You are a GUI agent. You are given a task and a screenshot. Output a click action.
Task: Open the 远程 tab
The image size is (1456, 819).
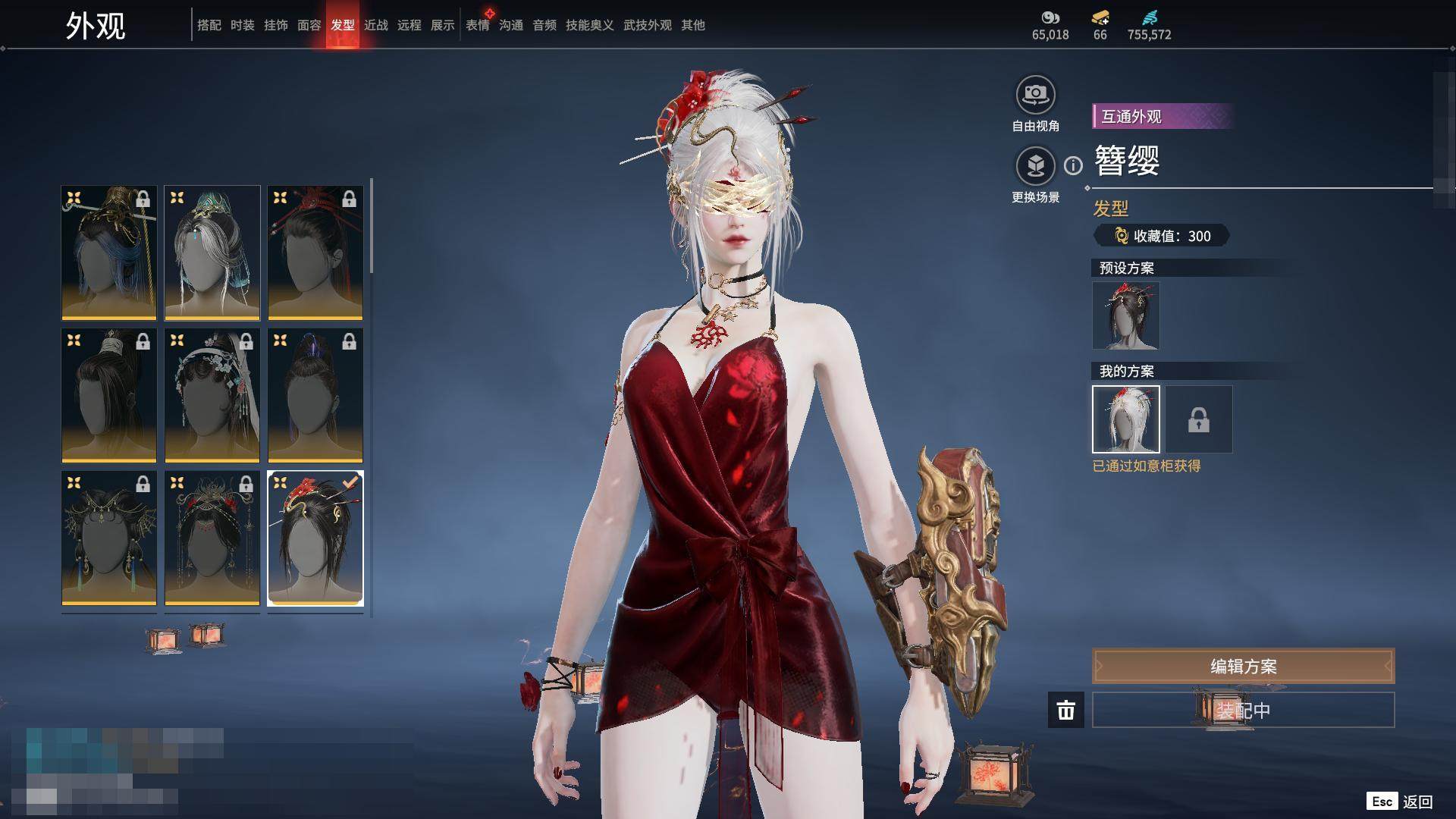click(x=409, y=25)
